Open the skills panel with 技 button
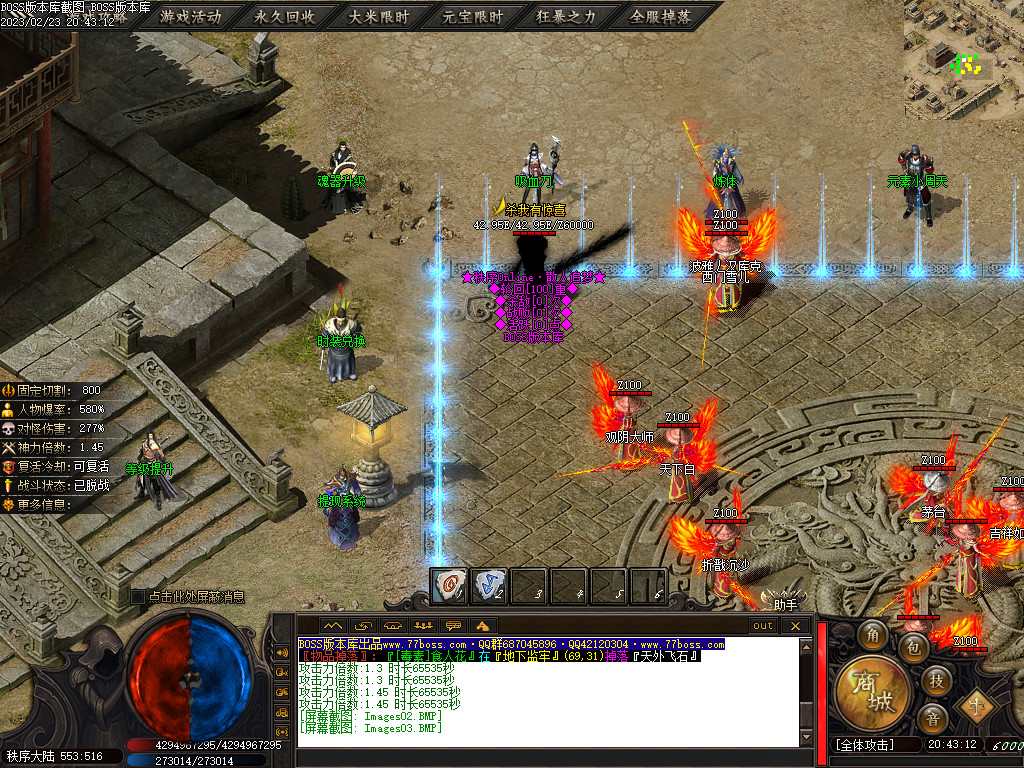Screen dimensions: 1024x768 click(935, 680)
